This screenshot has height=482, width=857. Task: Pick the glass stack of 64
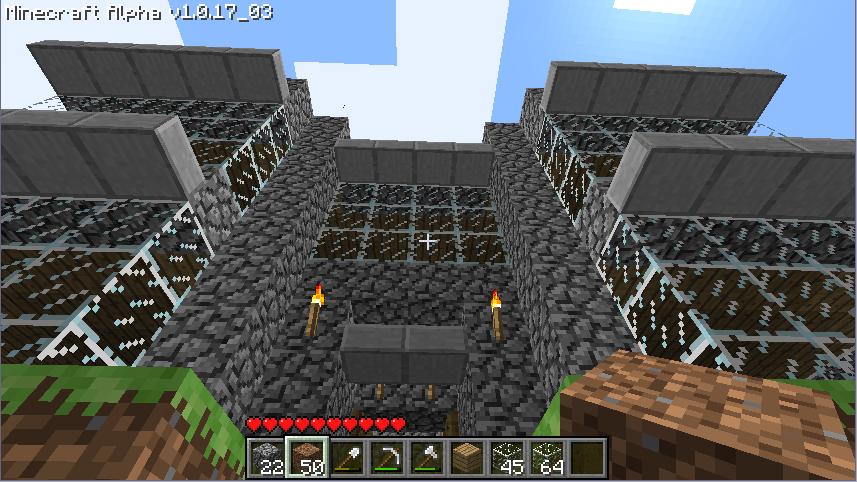546,458
